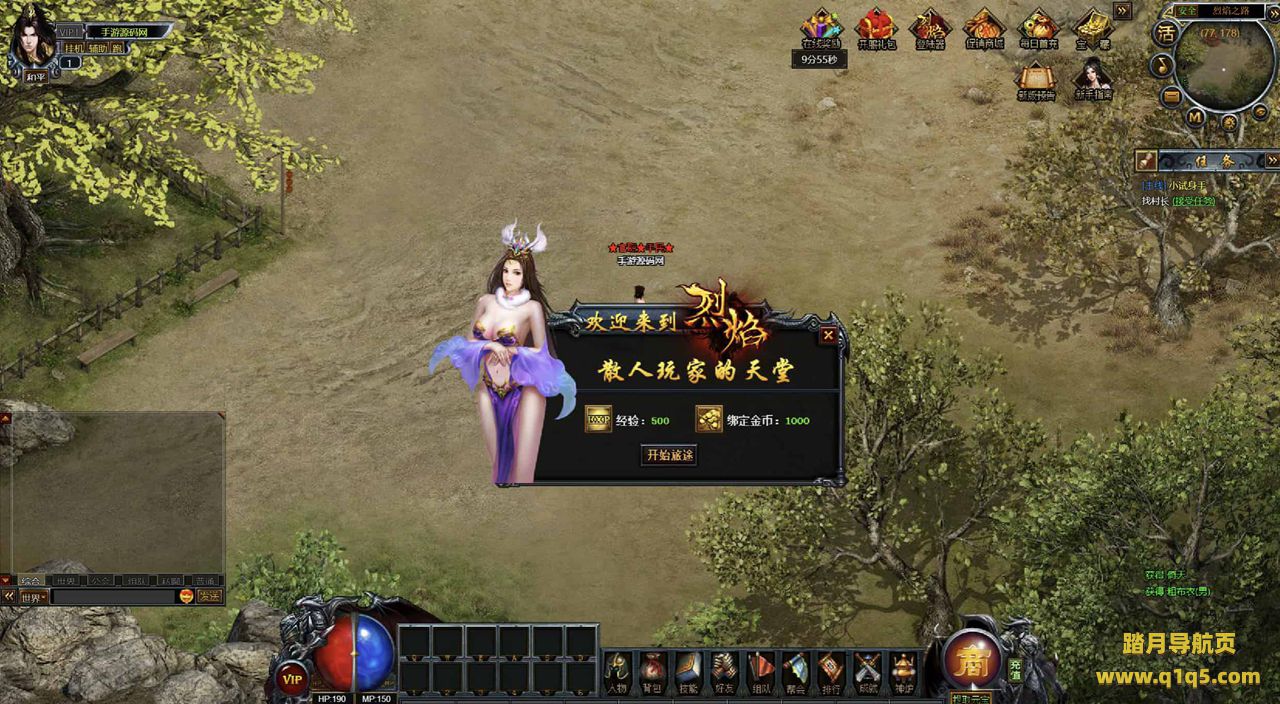Claim the 在线奖励 online reward gift
This screenshot has height=704, width=1280.
click(821, 29)
